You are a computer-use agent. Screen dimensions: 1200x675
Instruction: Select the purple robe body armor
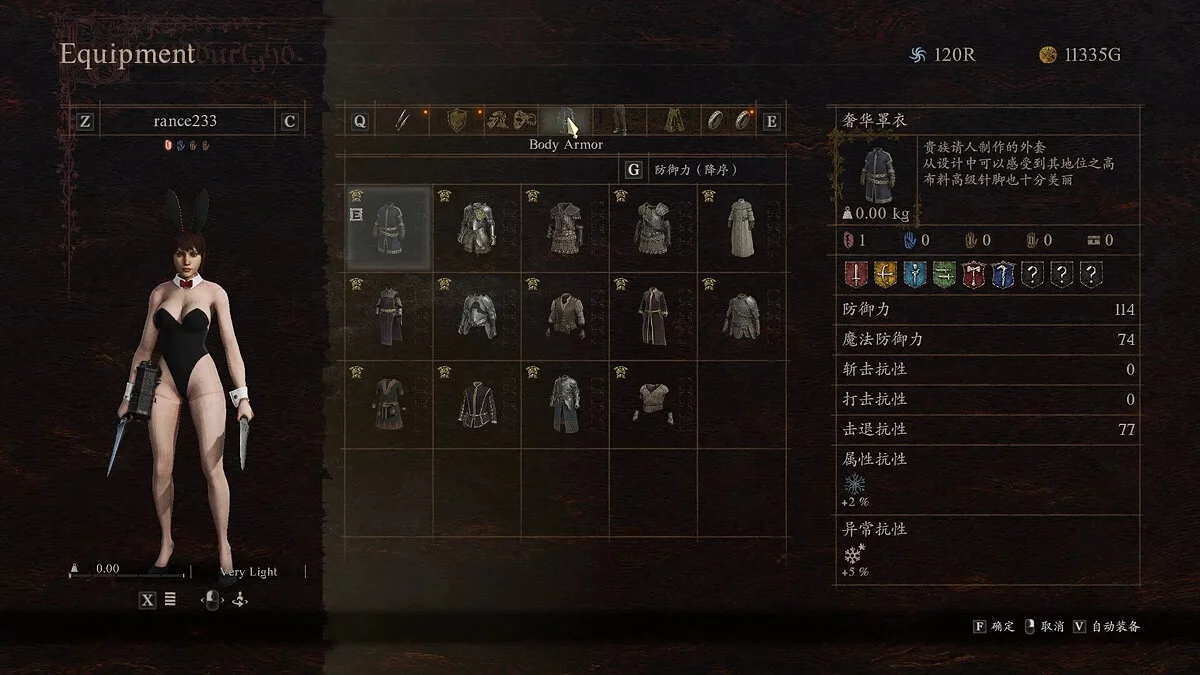coord(388,316)
